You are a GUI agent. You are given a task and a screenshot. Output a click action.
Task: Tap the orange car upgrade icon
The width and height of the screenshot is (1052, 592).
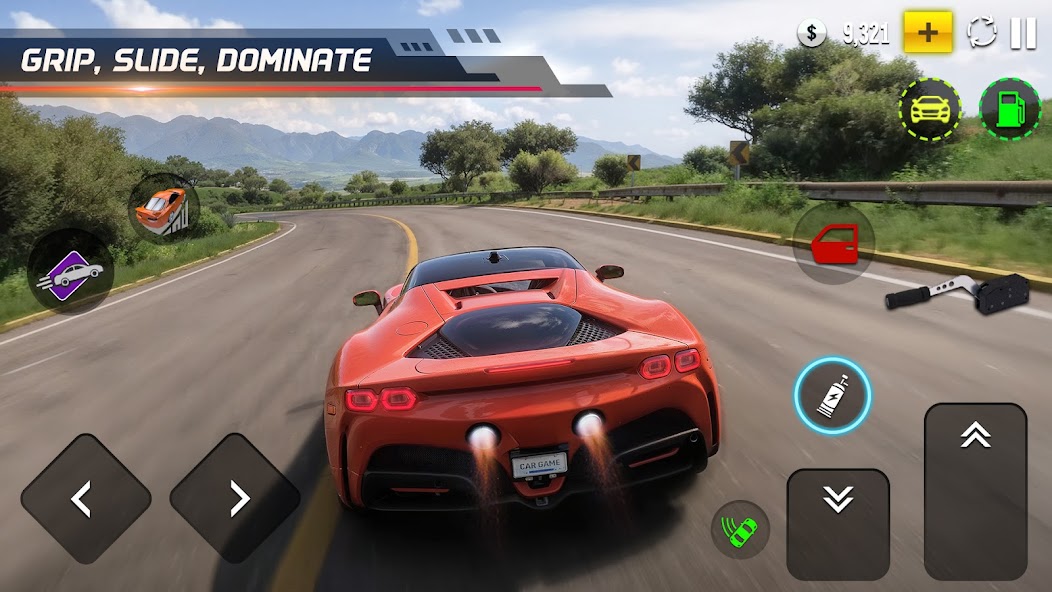coord(163,208)
